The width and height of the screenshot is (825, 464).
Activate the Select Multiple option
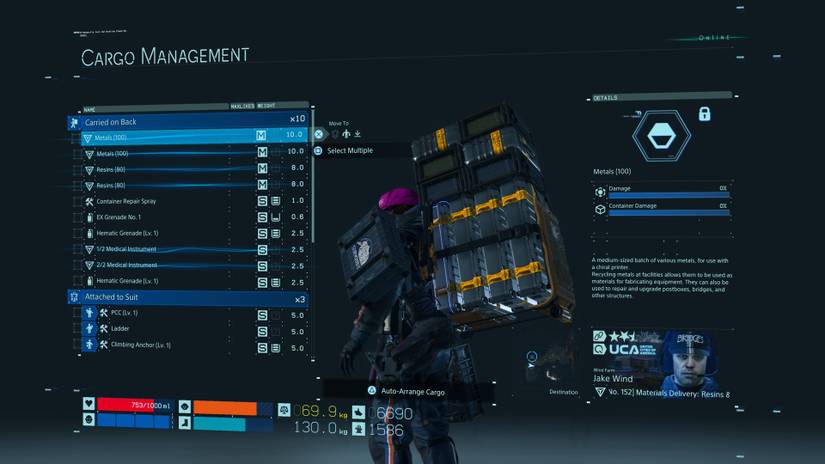(x=349, y=151)
